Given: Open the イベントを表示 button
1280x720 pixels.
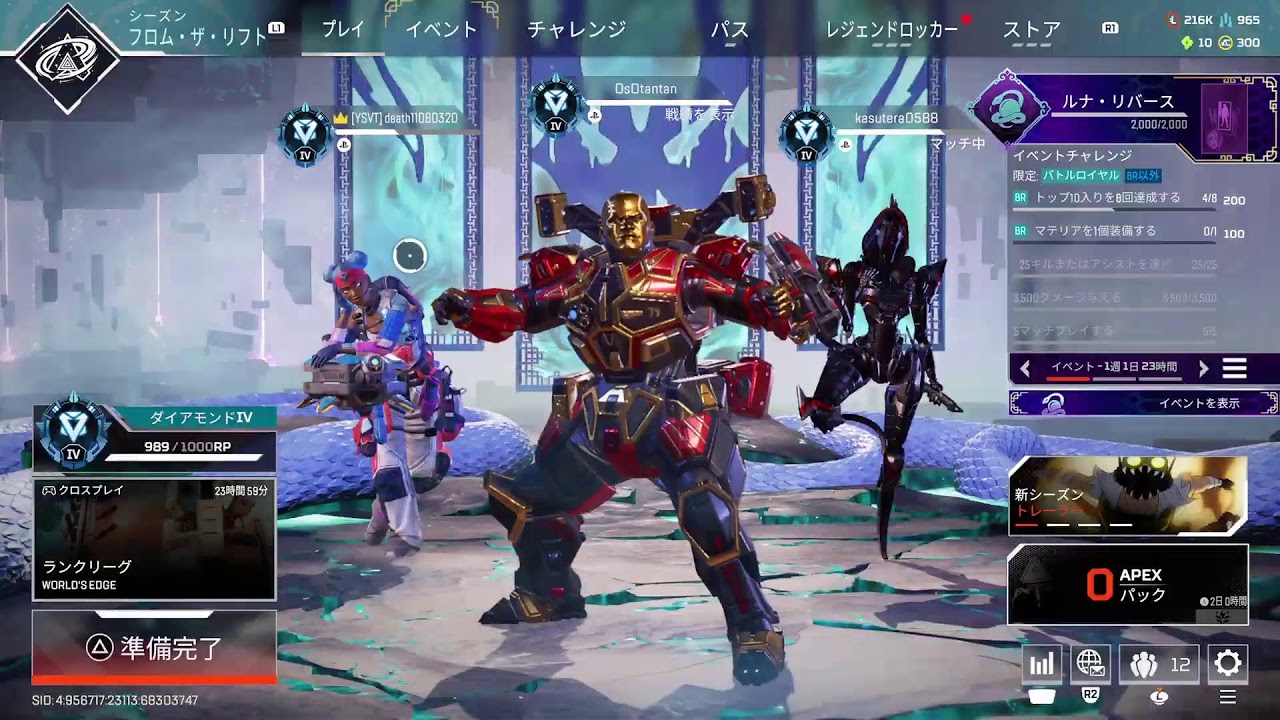Looking at the screenshot, I should click(1144, 403).
